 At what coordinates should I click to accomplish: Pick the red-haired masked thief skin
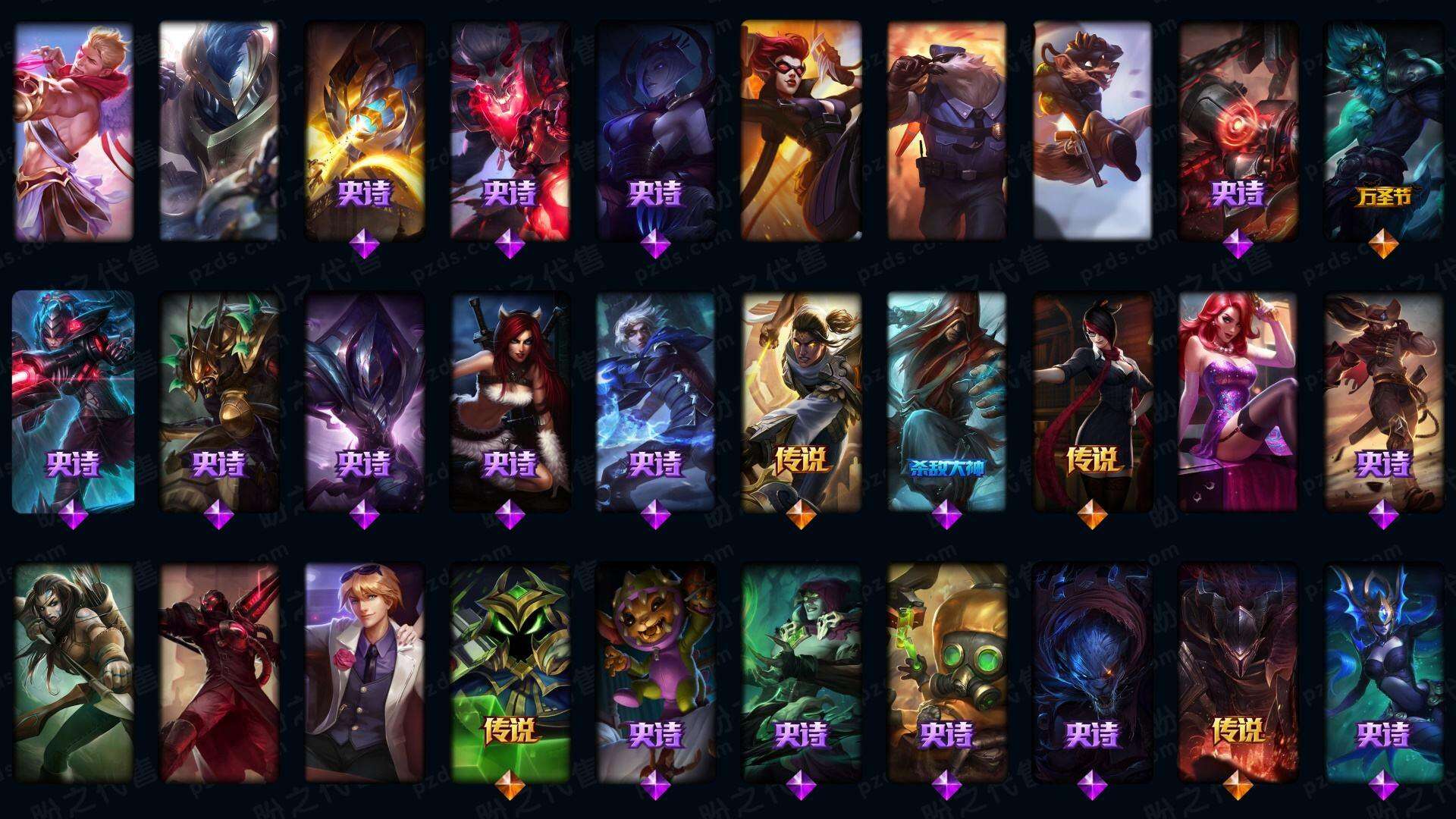coord(801,130)
